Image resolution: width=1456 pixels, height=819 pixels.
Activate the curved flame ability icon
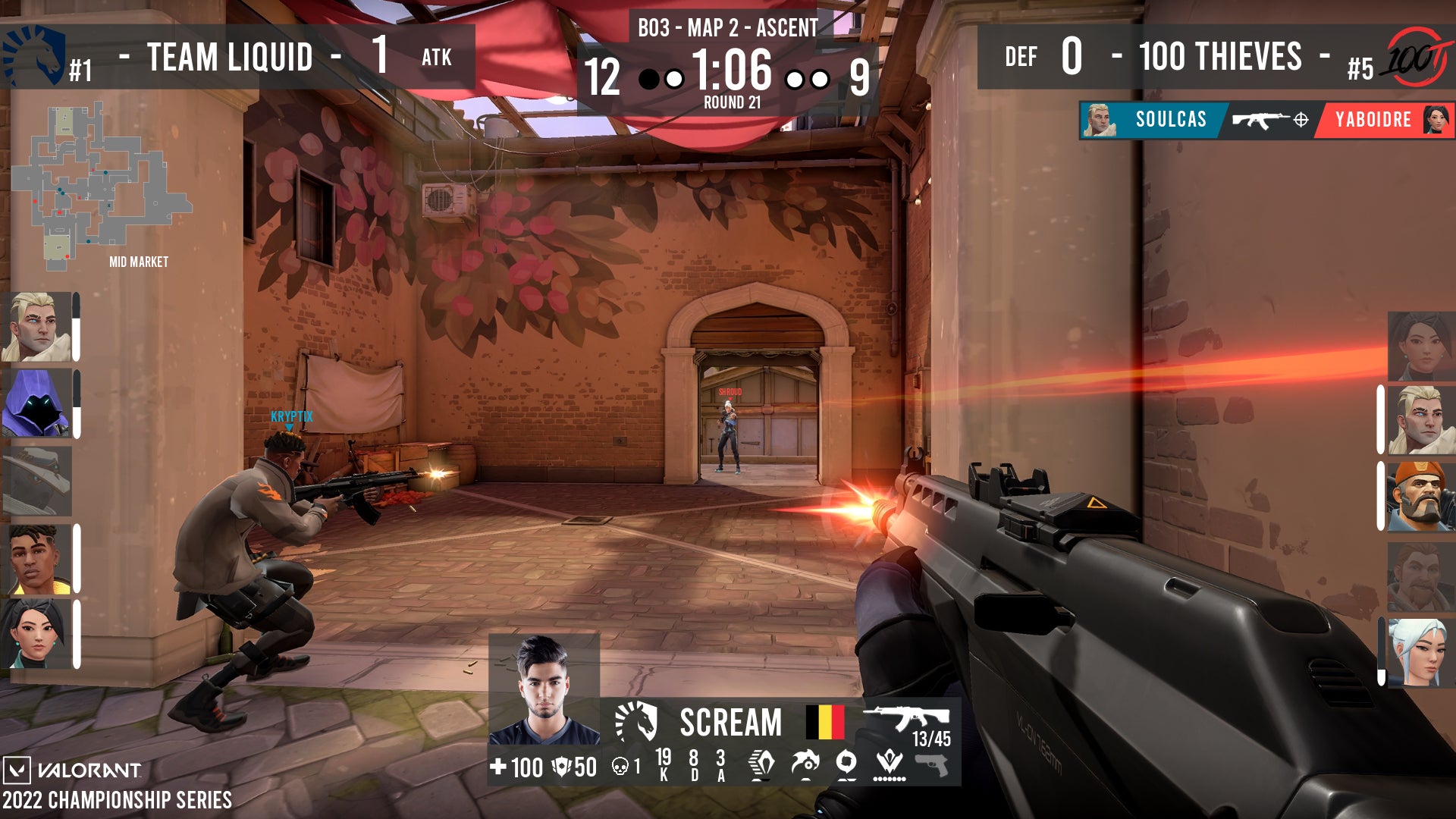pos(804,764)
